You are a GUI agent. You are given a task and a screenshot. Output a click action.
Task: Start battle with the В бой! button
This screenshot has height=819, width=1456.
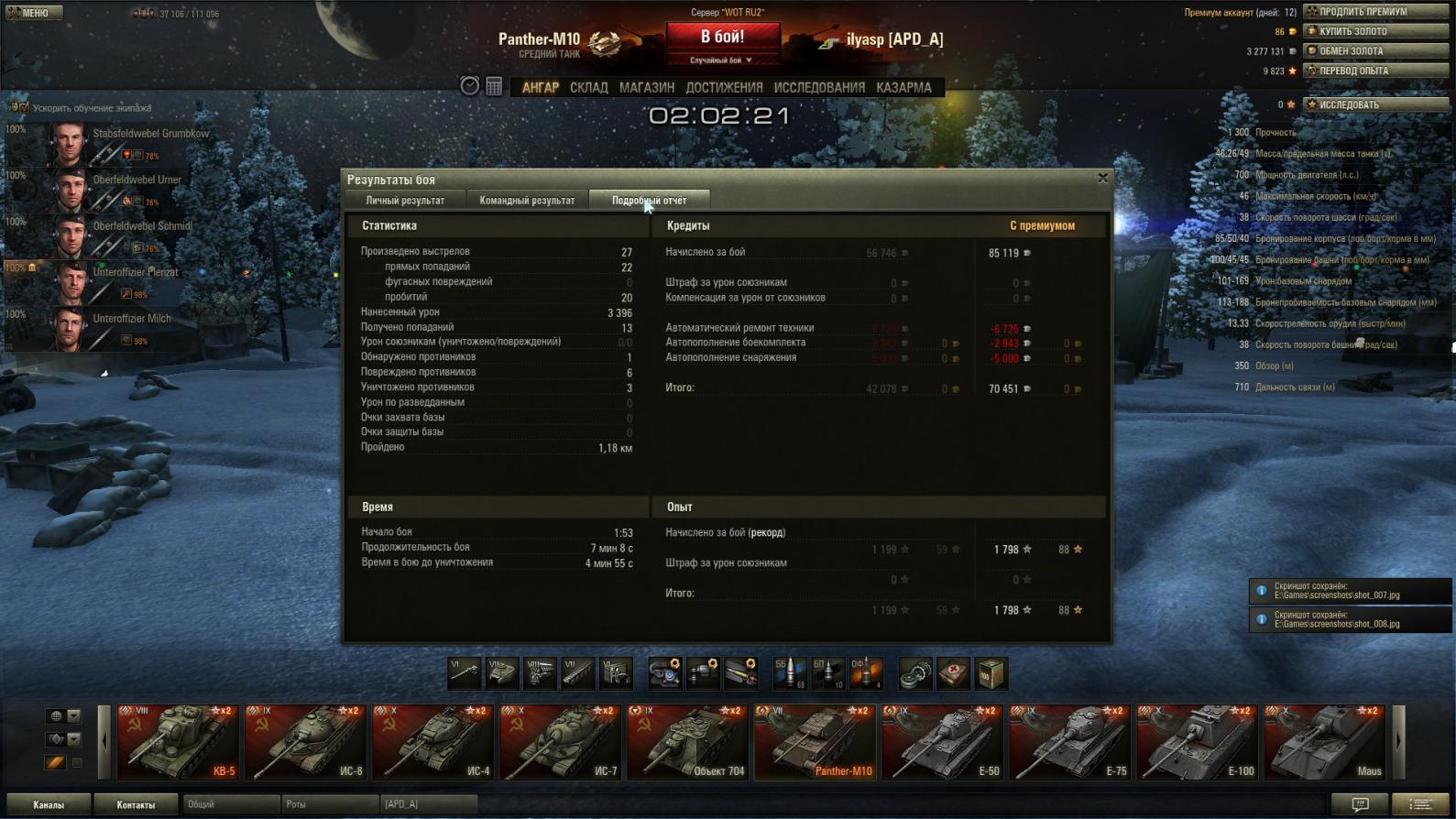(x=722, y=38)
